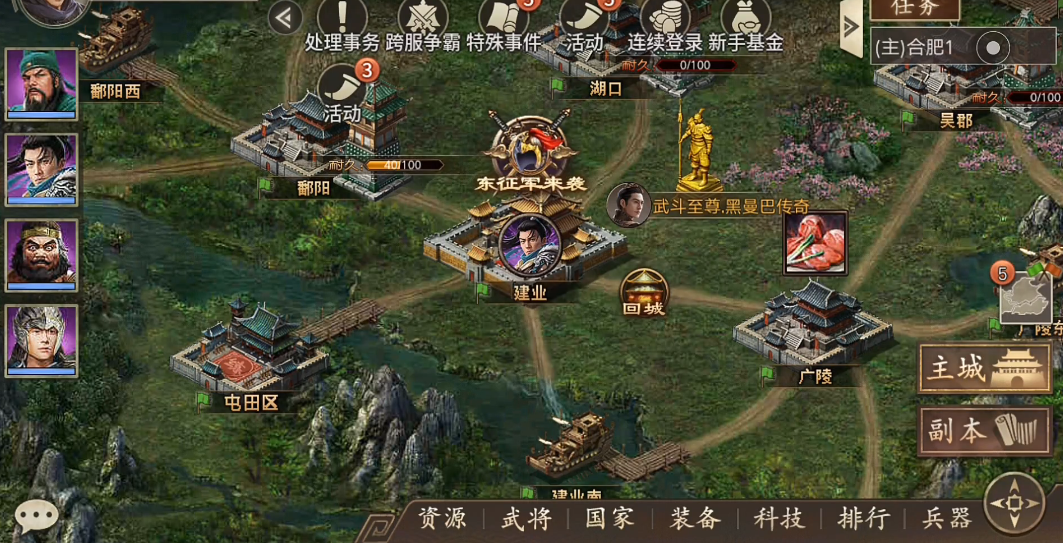The width and height of the screenshot is (1063, 543).
Task: Open the chat speech bubble
Action: tap(37, 516)
